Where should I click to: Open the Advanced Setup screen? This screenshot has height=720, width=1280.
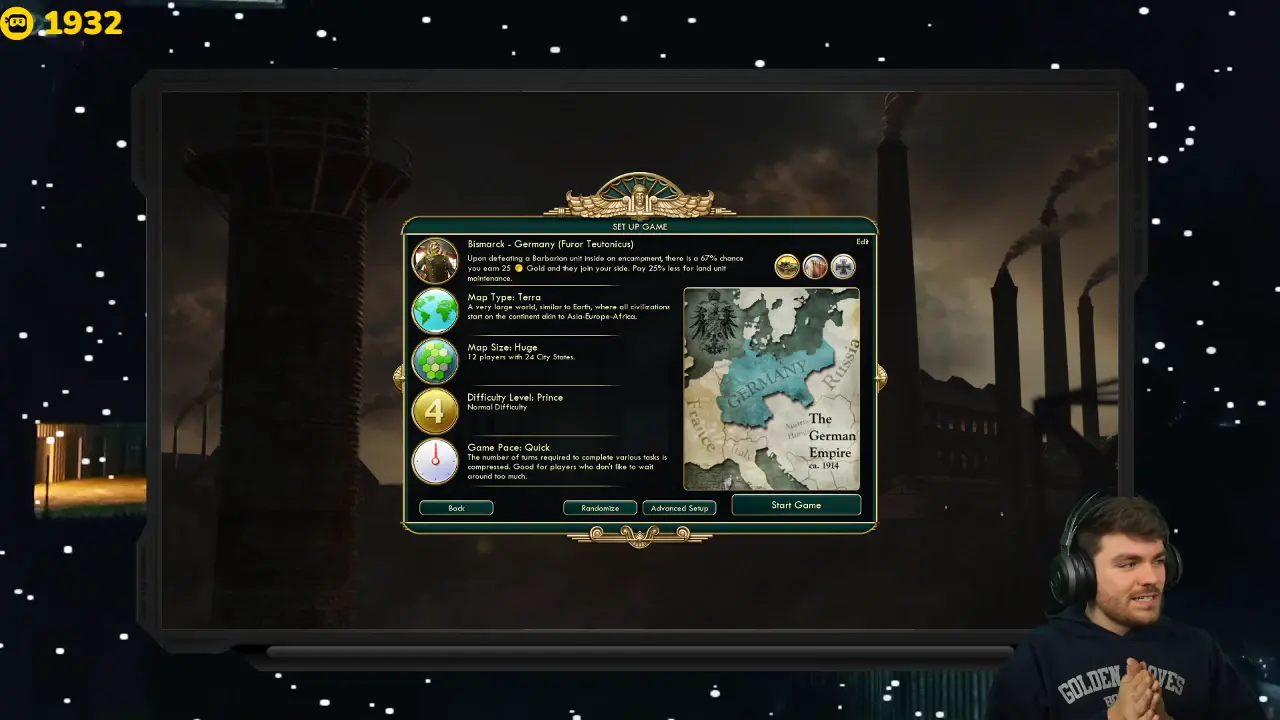pyautogui.click(x=679, y=508)
